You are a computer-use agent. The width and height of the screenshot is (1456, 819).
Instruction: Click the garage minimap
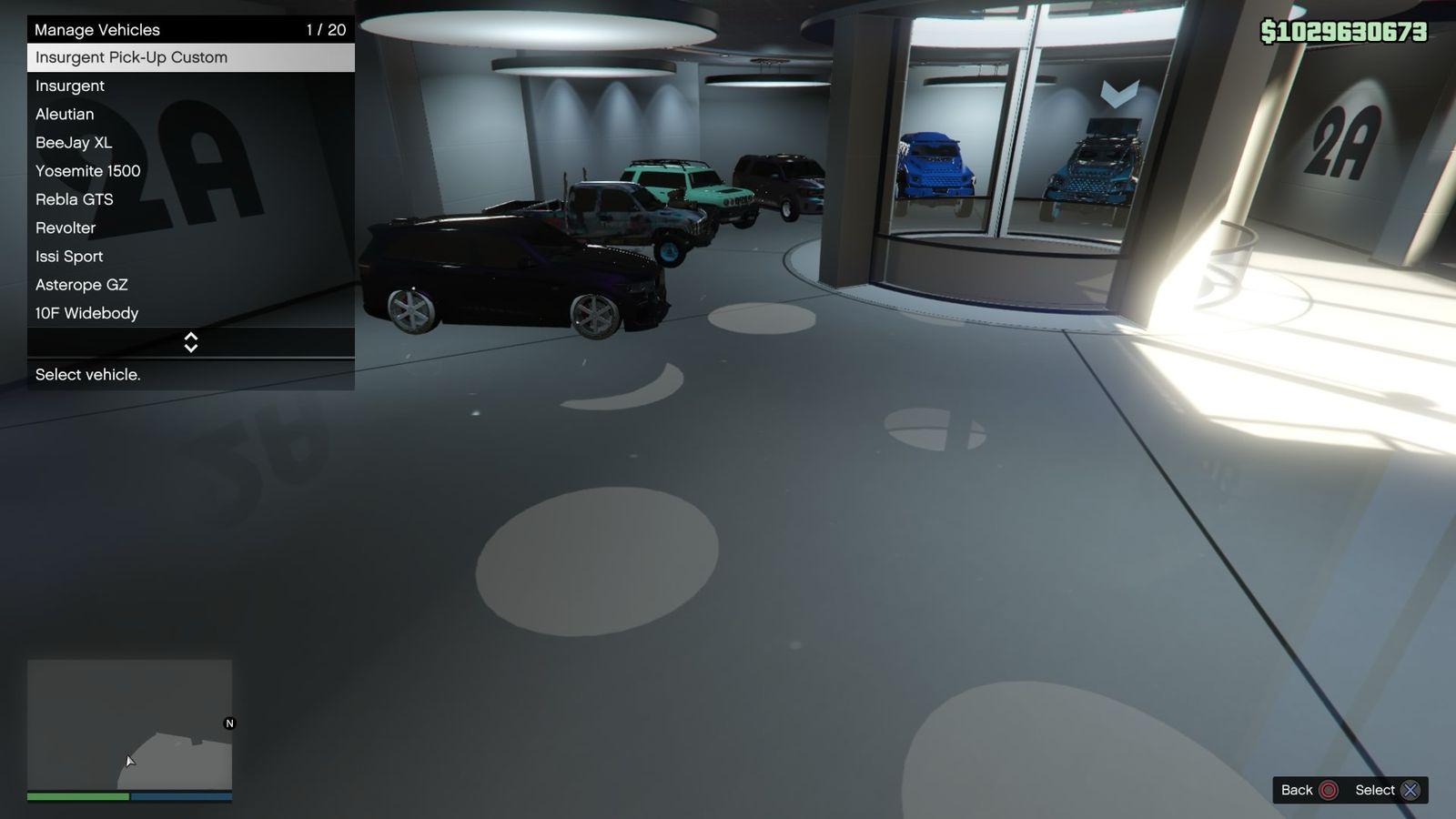129,725
